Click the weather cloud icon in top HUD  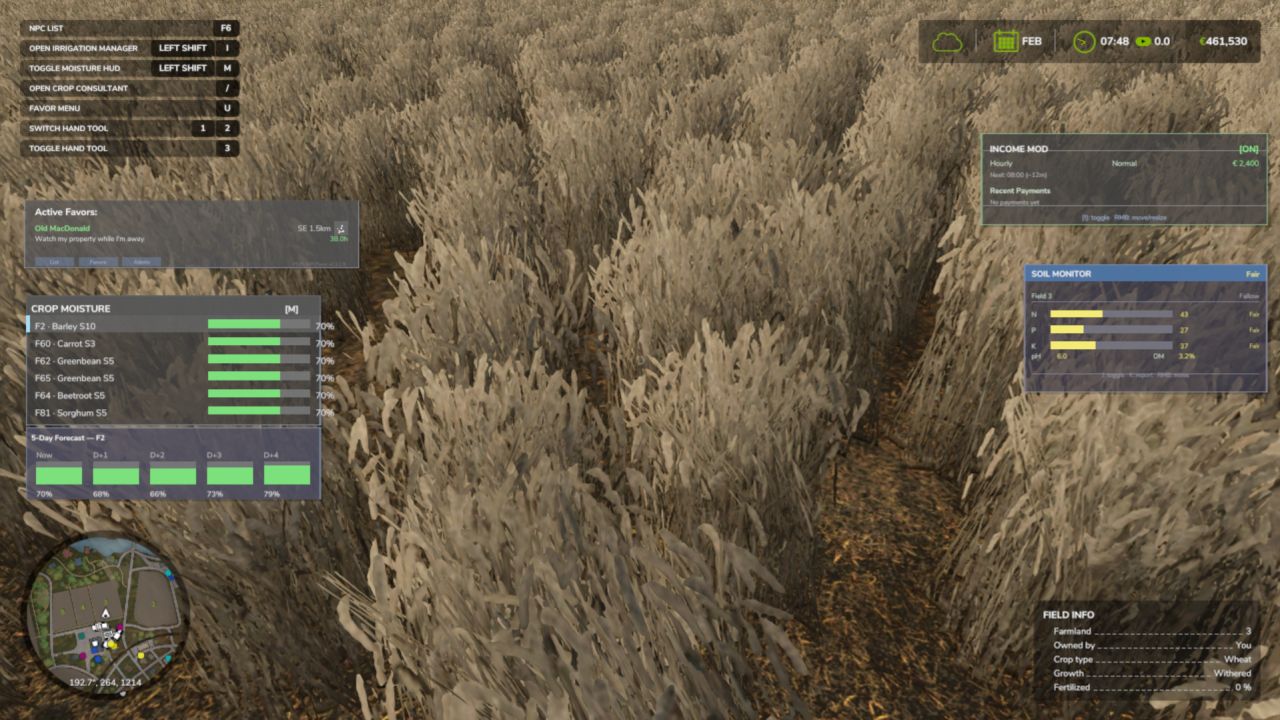tap(948, 41)
